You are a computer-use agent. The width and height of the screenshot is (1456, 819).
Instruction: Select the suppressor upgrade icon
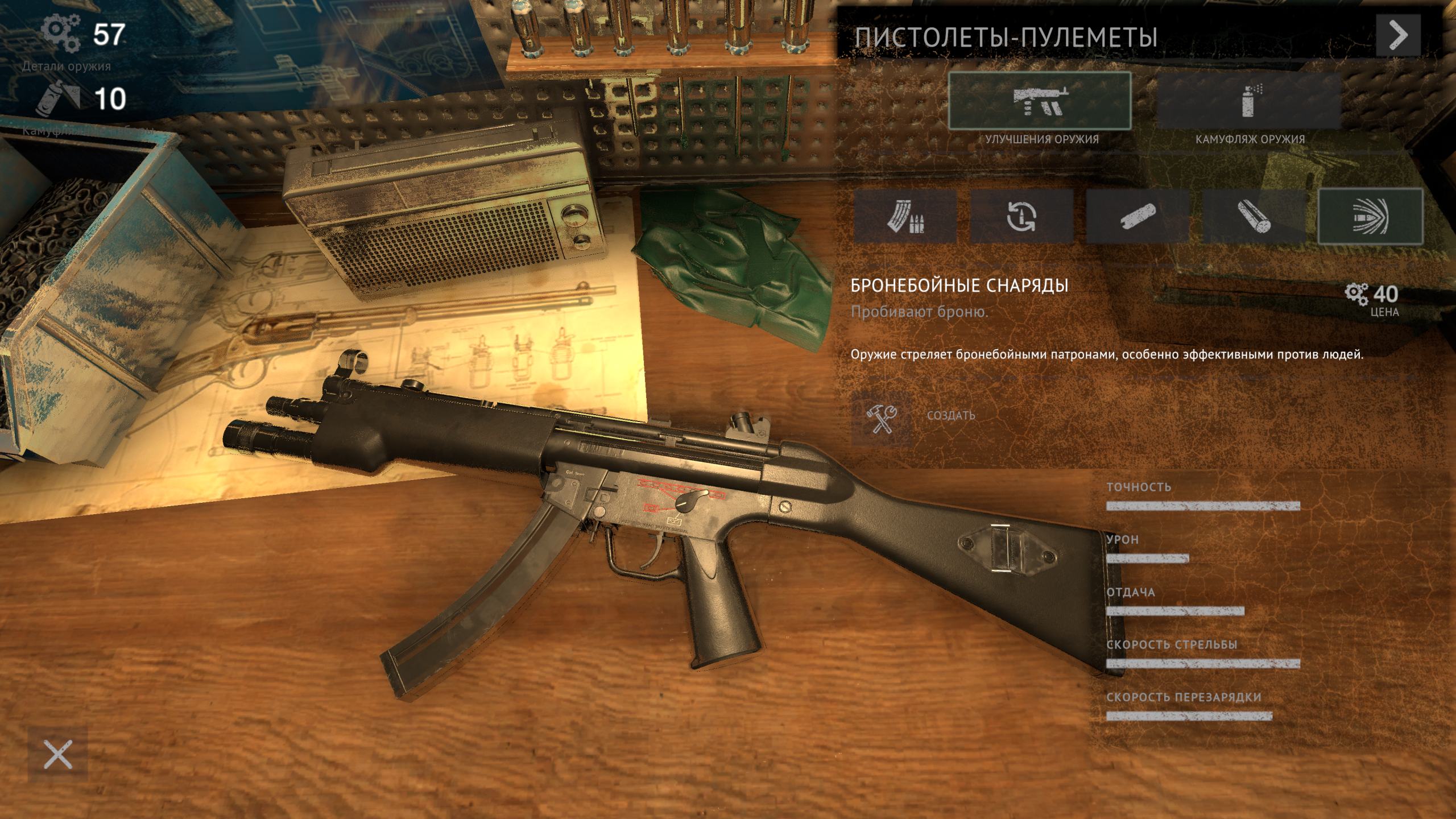click(x=1137, y=217)
